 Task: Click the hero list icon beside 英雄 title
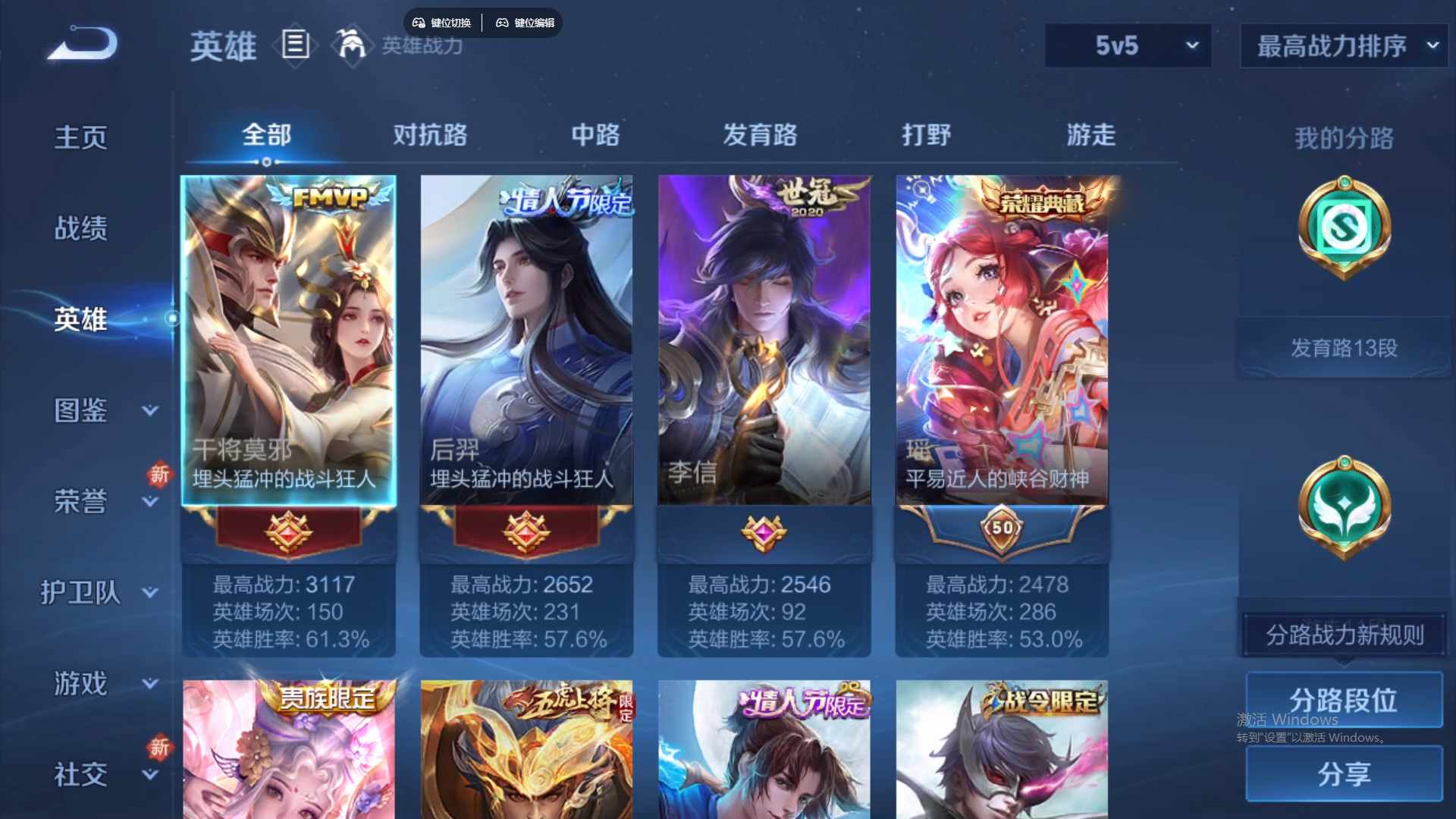coord(295,45)
